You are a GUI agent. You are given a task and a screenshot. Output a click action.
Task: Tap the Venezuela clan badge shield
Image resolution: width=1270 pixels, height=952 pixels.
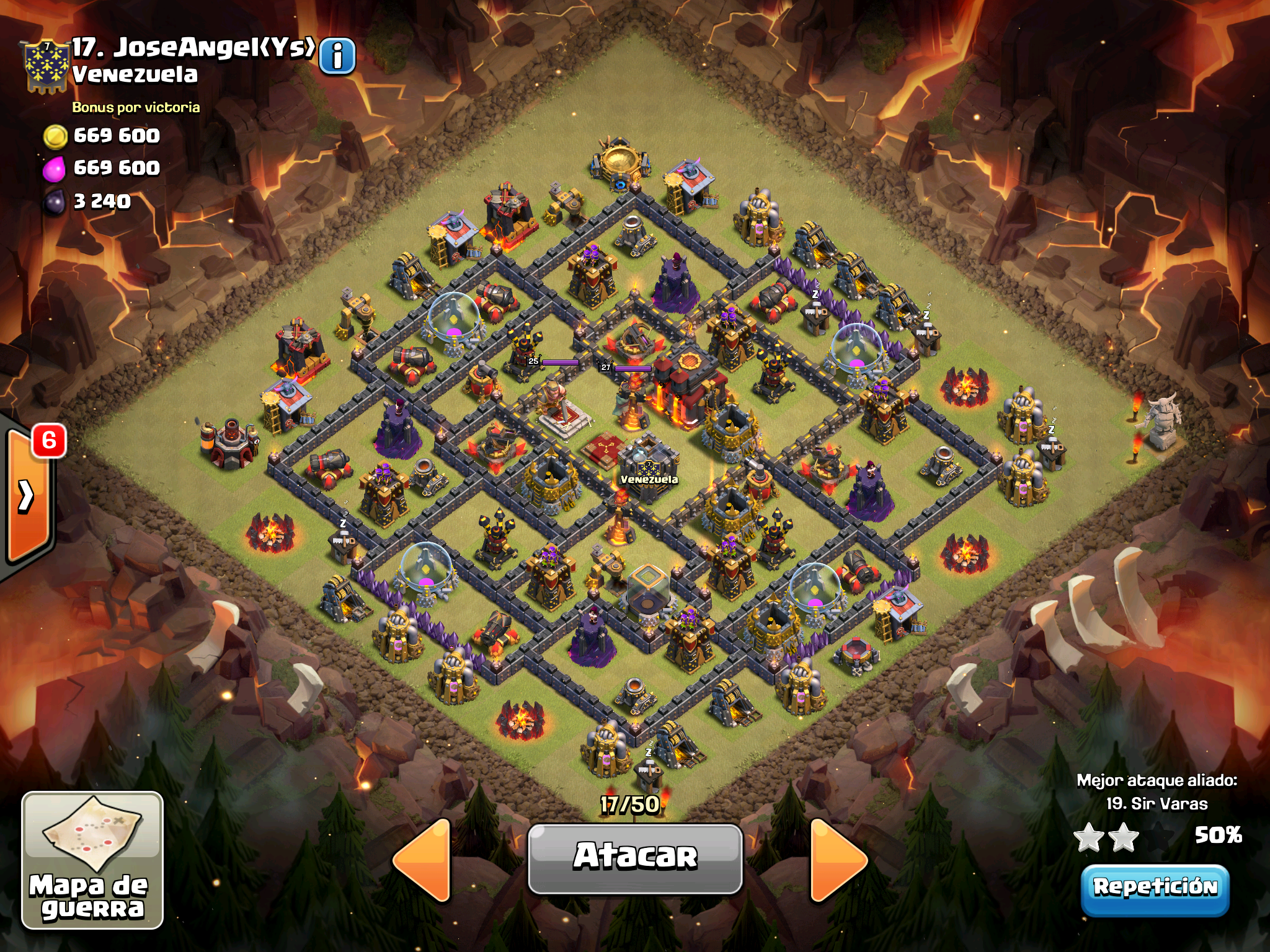point(45,66)
